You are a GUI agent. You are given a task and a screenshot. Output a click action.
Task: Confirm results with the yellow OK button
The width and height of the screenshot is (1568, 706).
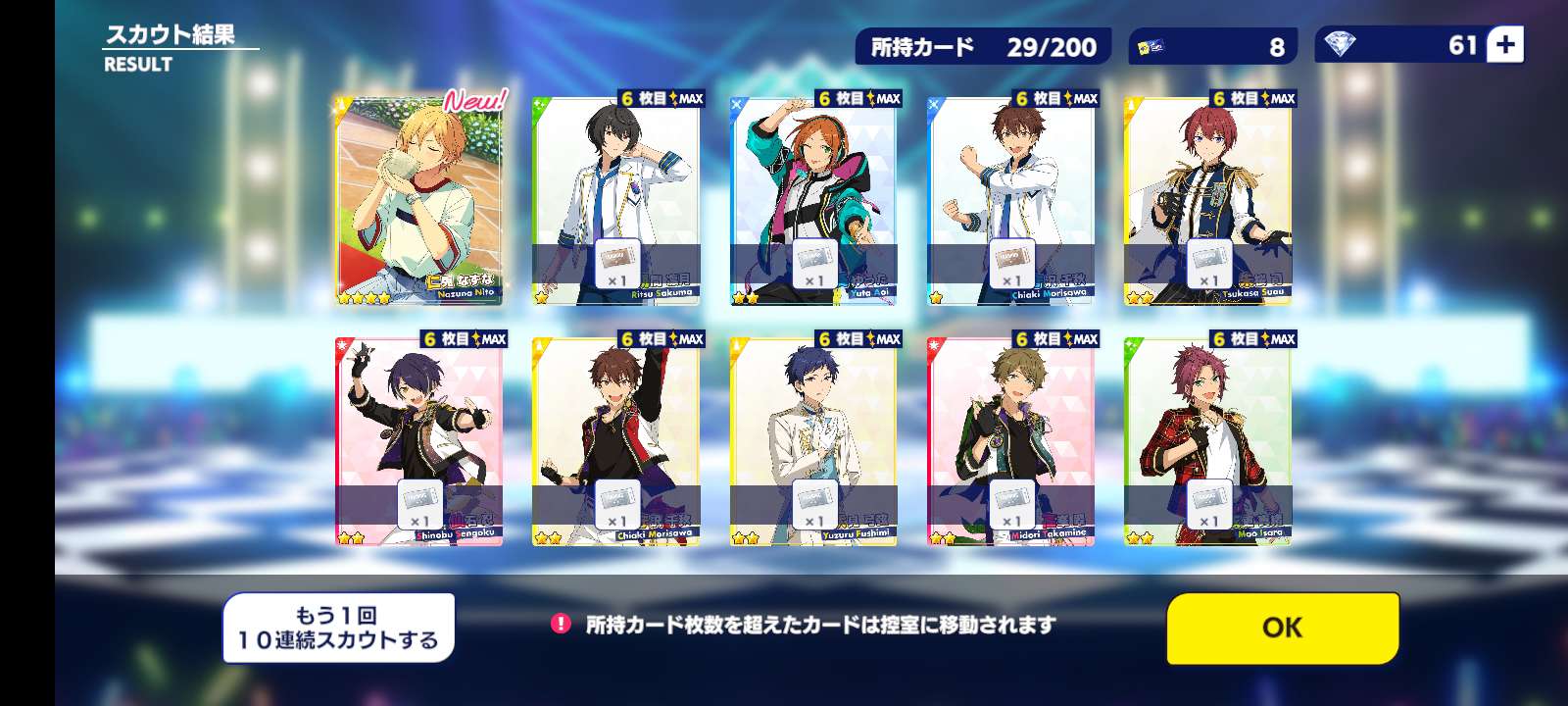pos(1282,628)
